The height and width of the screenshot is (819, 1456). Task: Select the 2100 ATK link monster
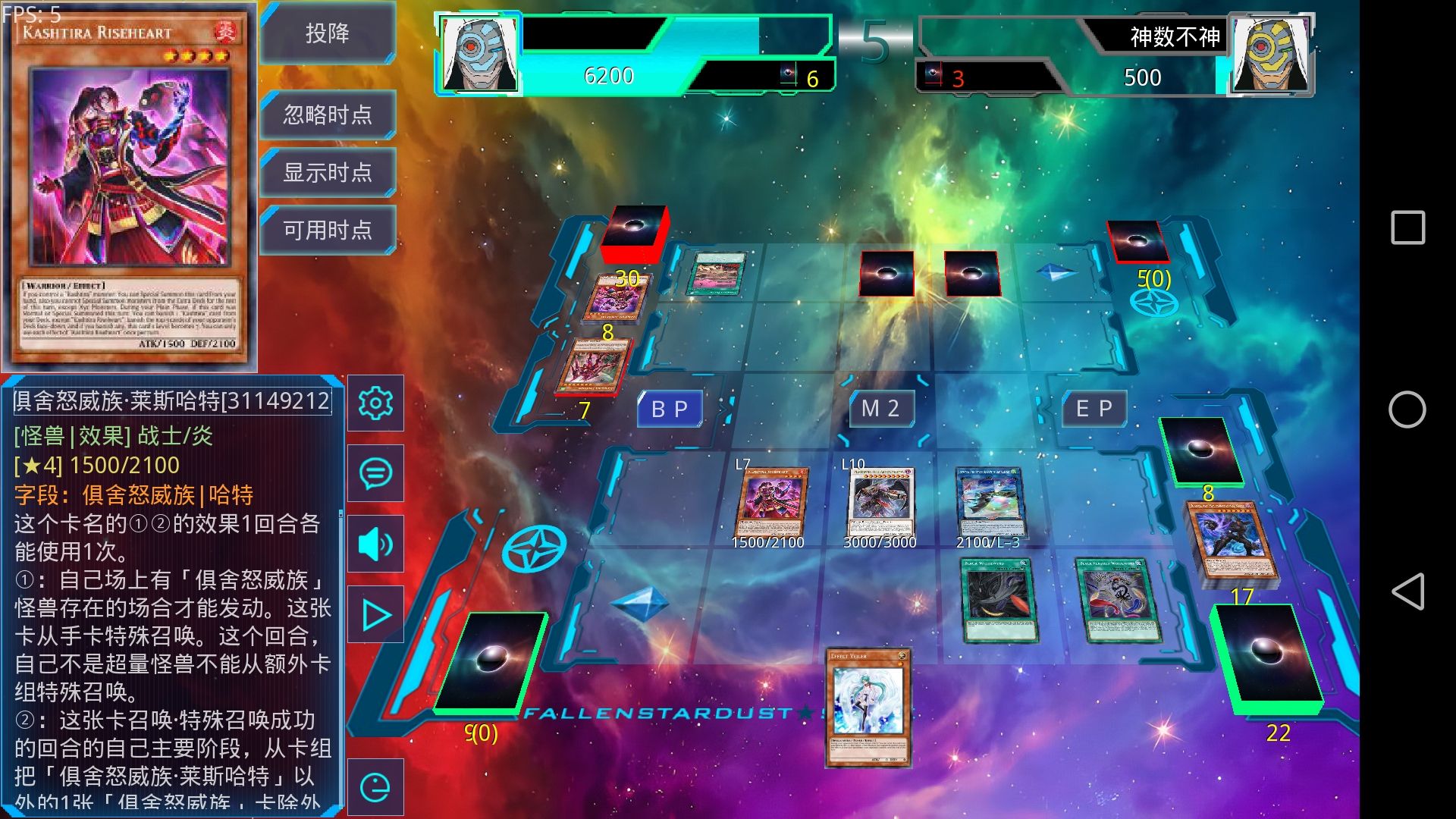pyautogui.click(x=990, y=502)
